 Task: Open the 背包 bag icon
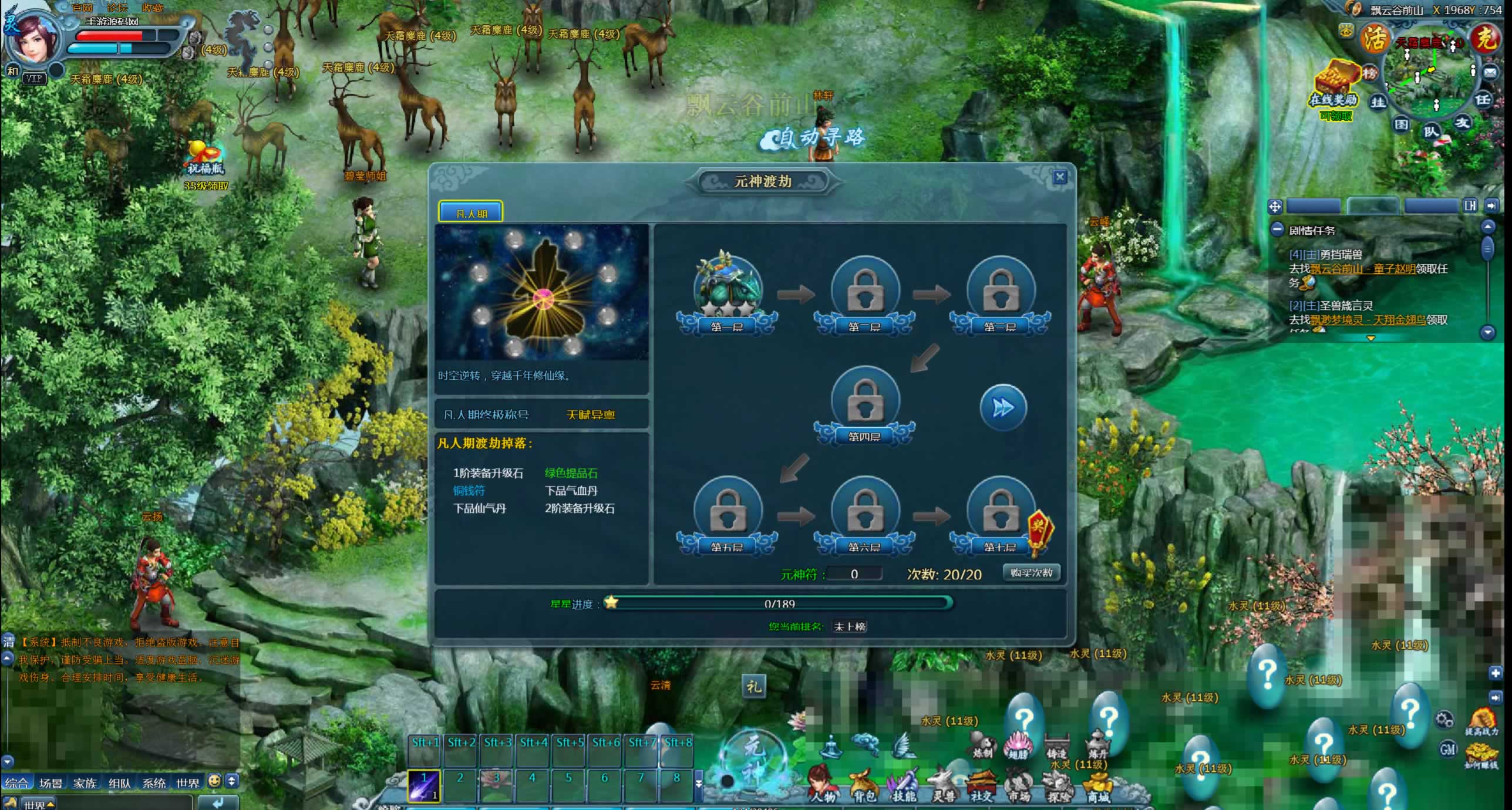tap(862, 785)
